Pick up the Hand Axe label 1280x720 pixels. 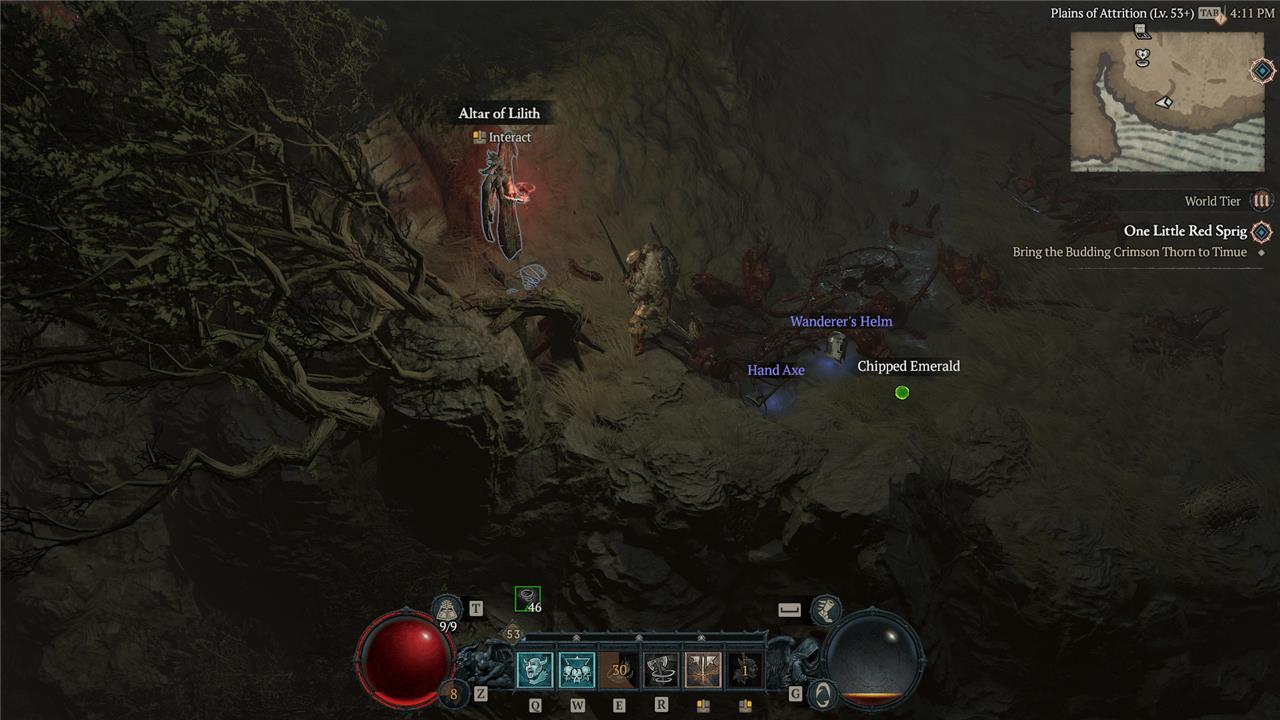pyautogui.click(x=776, y=370)
